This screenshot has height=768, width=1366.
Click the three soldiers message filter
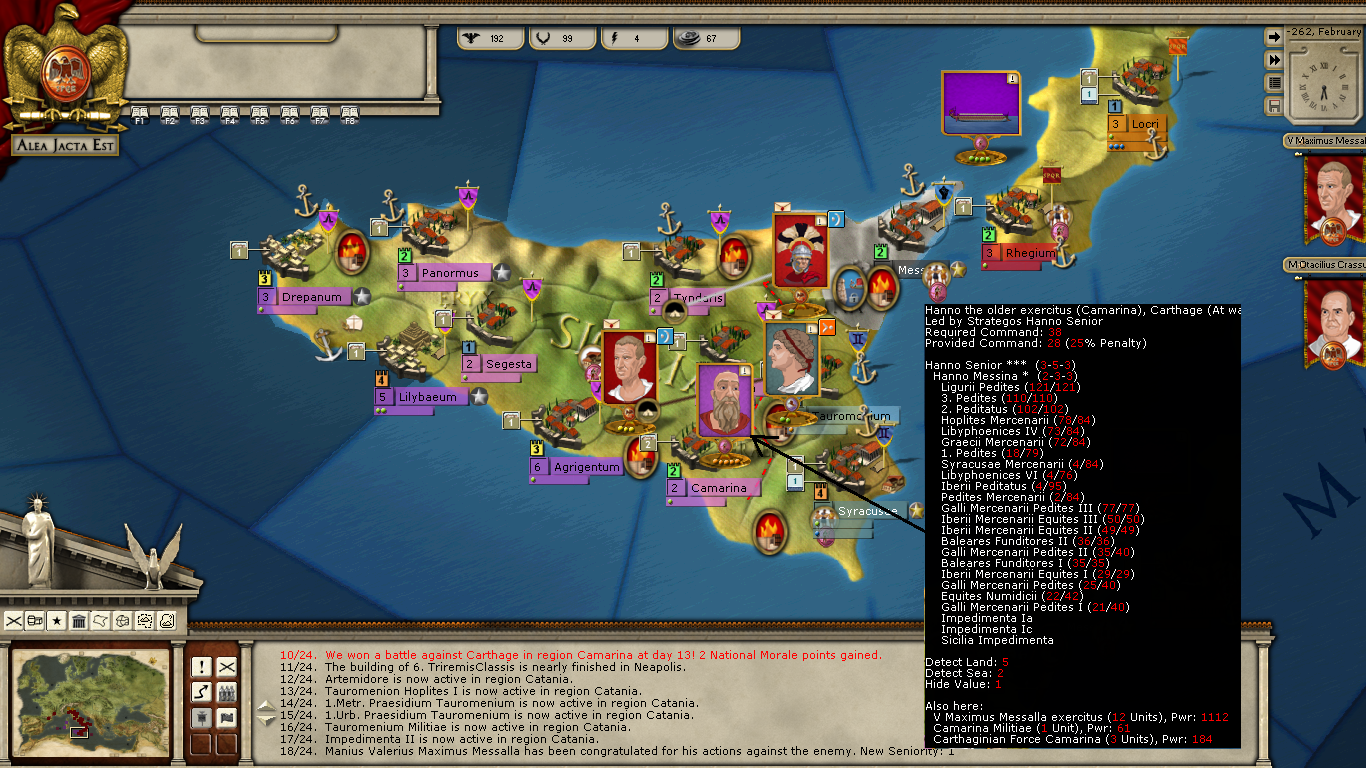pos(227,692)
